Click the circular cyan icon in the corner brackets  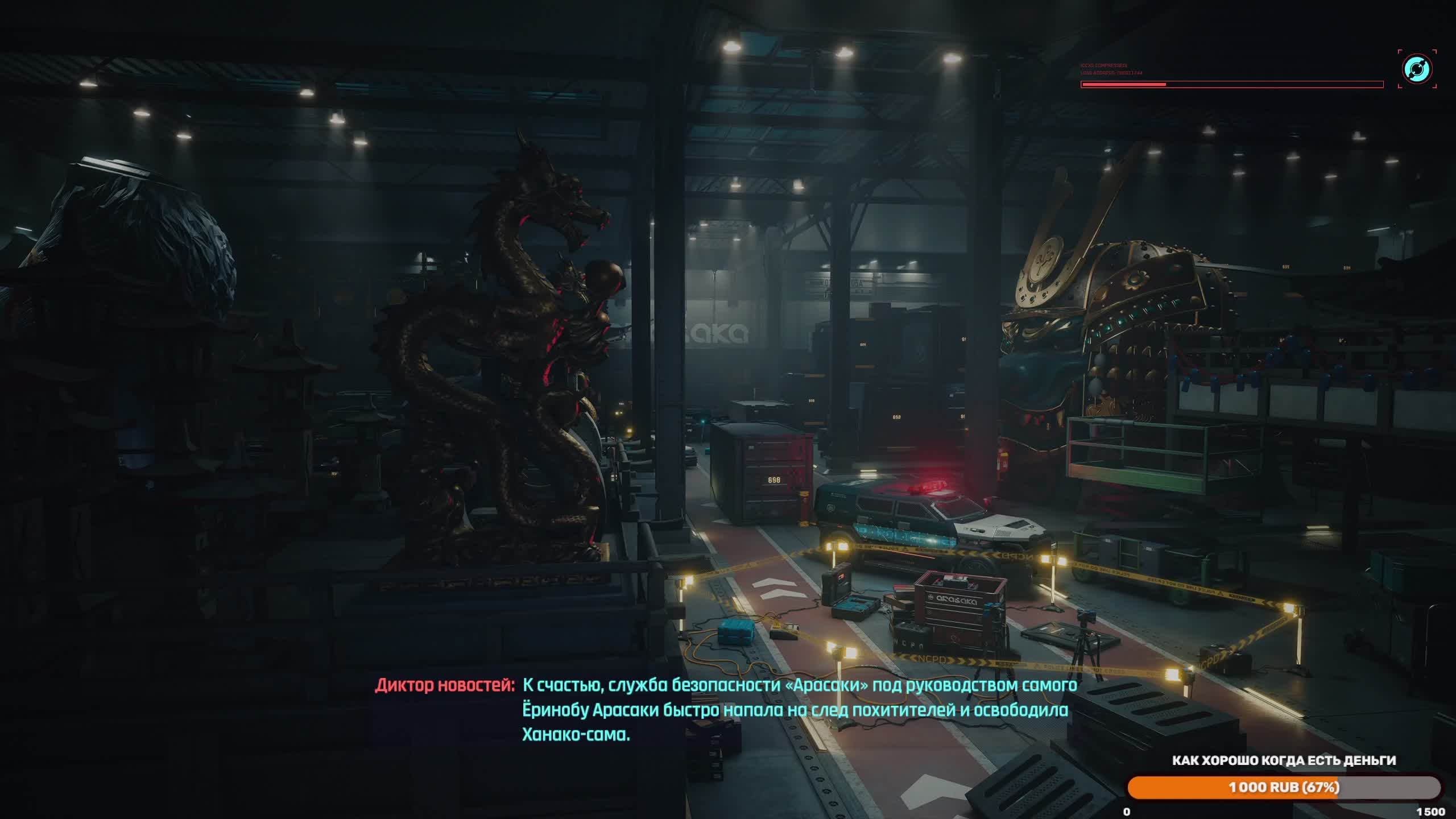(1417, 69)
